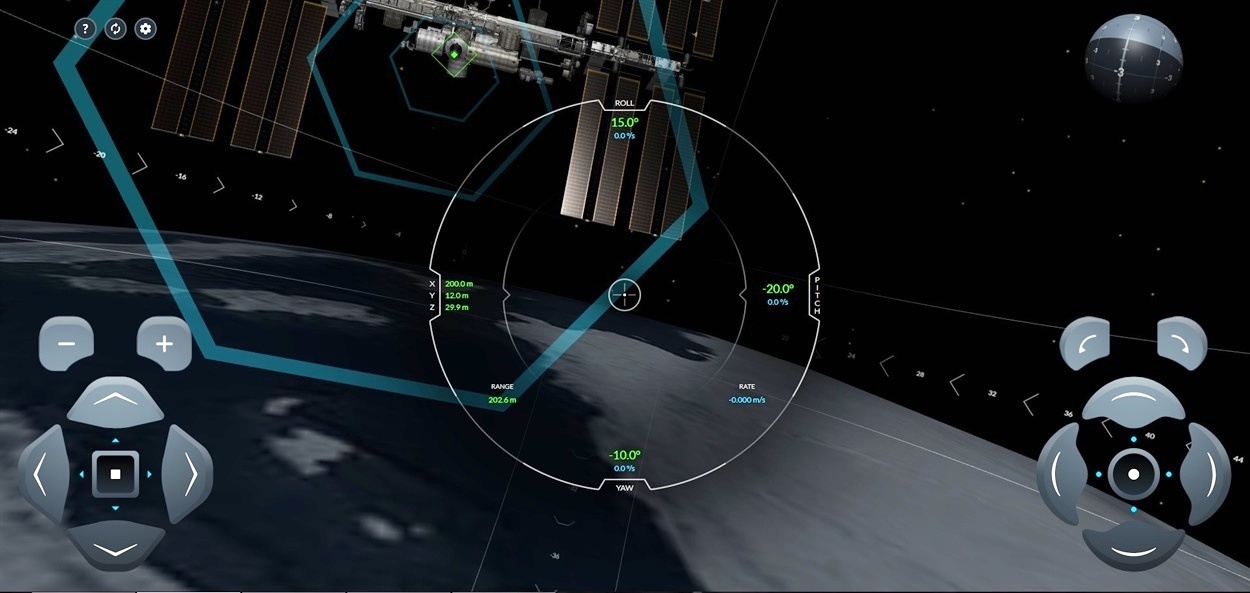The width and height of the screenshot is (1250, 593).
Task: Translate up with the left pad's up arrow
Action: click(x=115, y=401)
